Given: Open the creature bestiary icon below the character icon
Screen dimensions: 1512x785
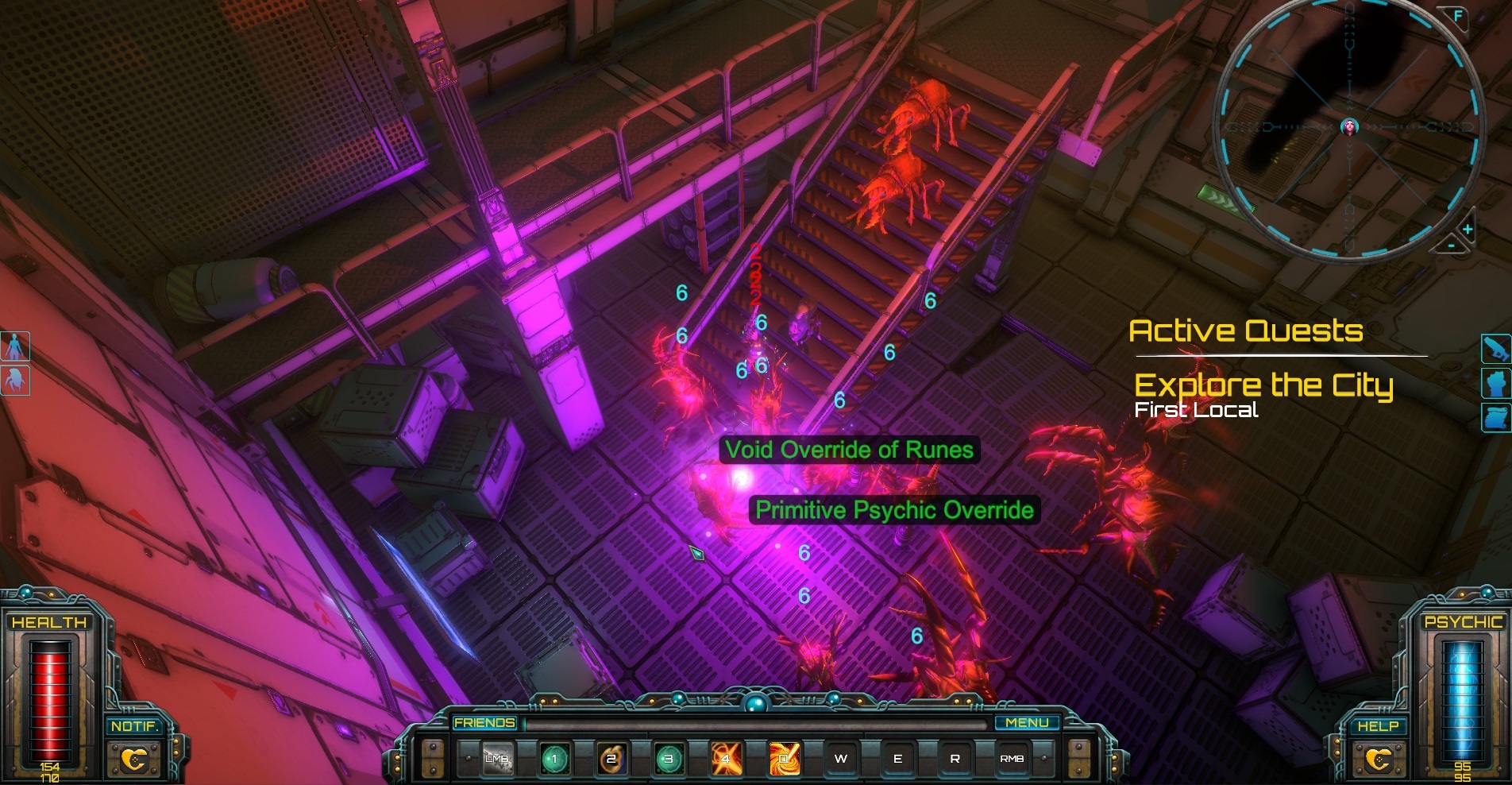Looking at the screenshot, I should tap(16, 378).
